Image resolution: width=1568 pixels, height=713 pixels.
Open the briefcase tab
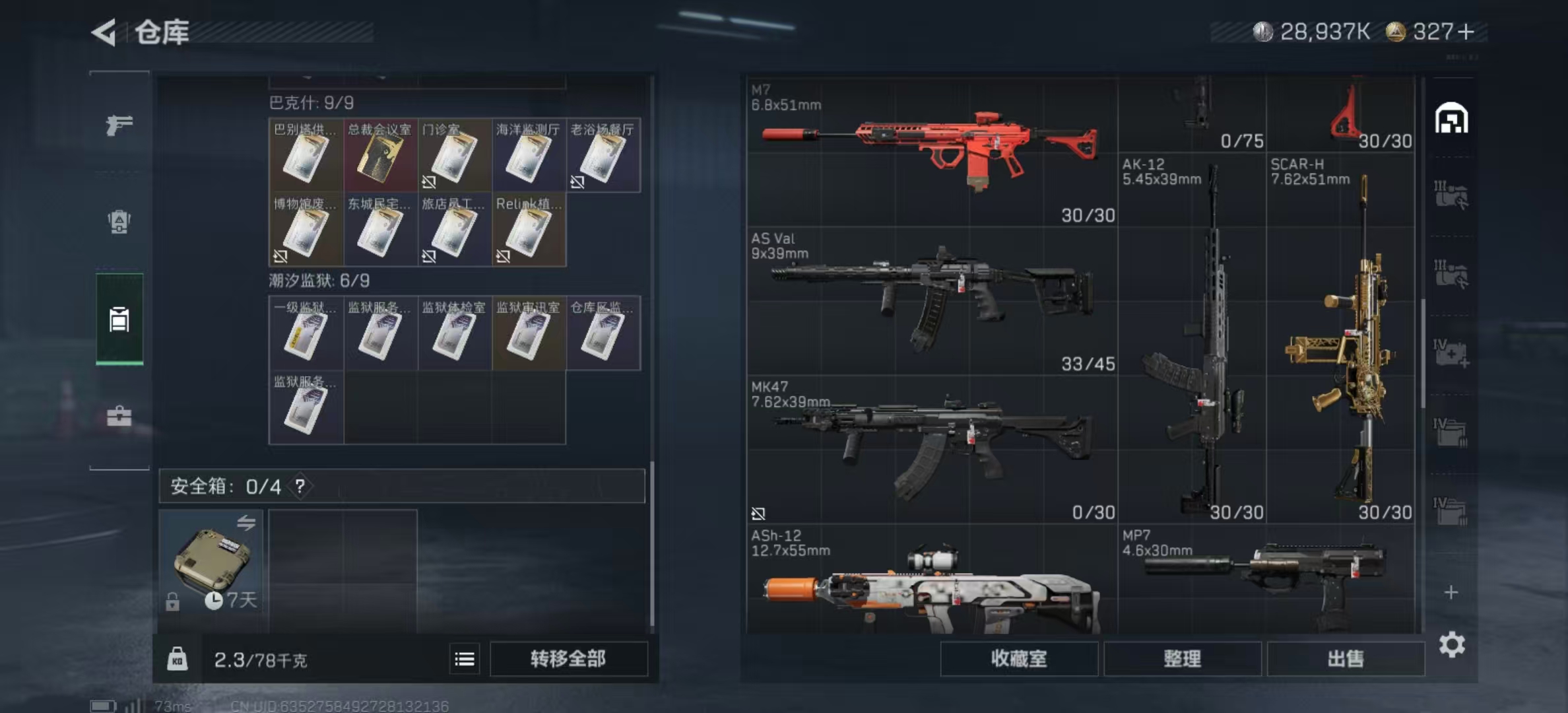click(x=119, y=416)
